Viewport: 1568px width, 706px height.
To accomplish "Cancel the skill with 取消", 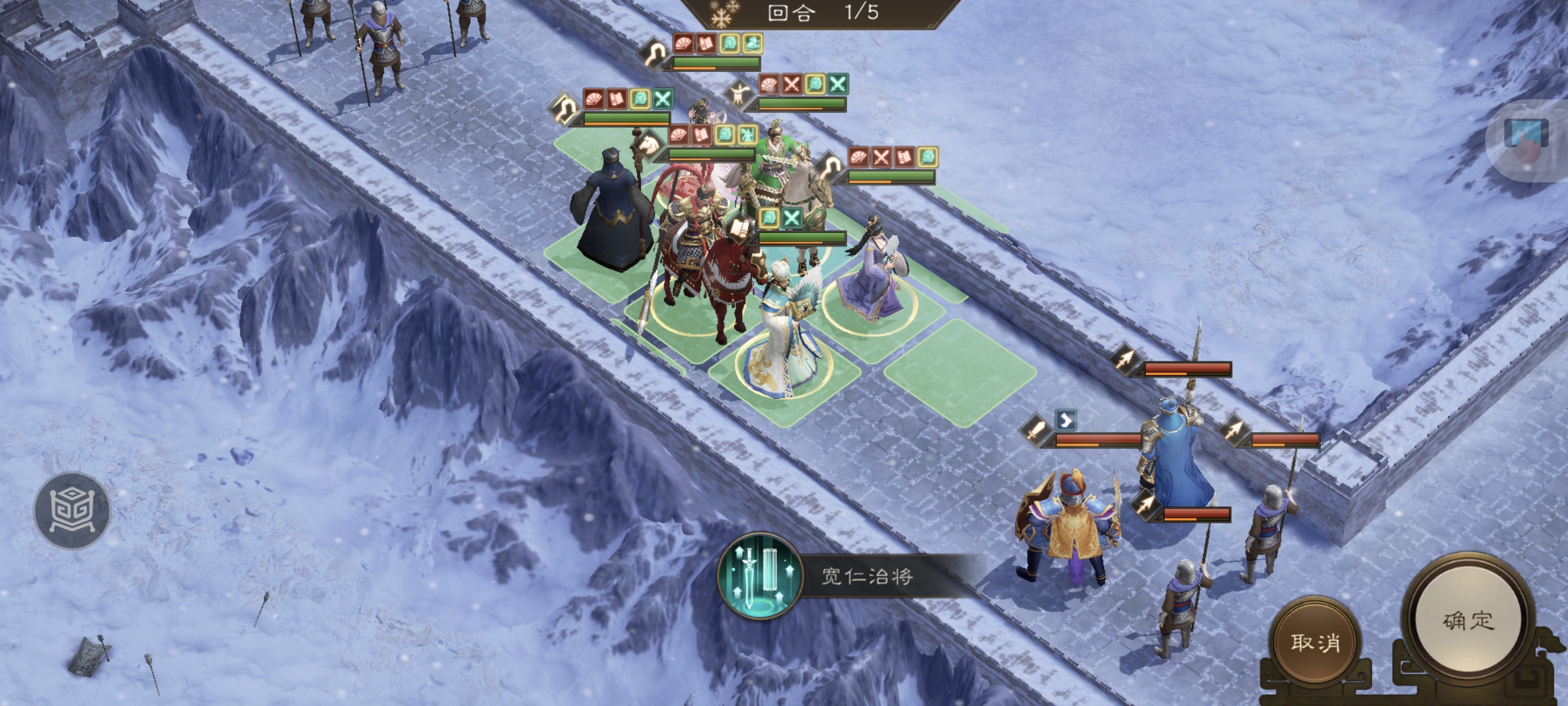I will click(1315, 642).
